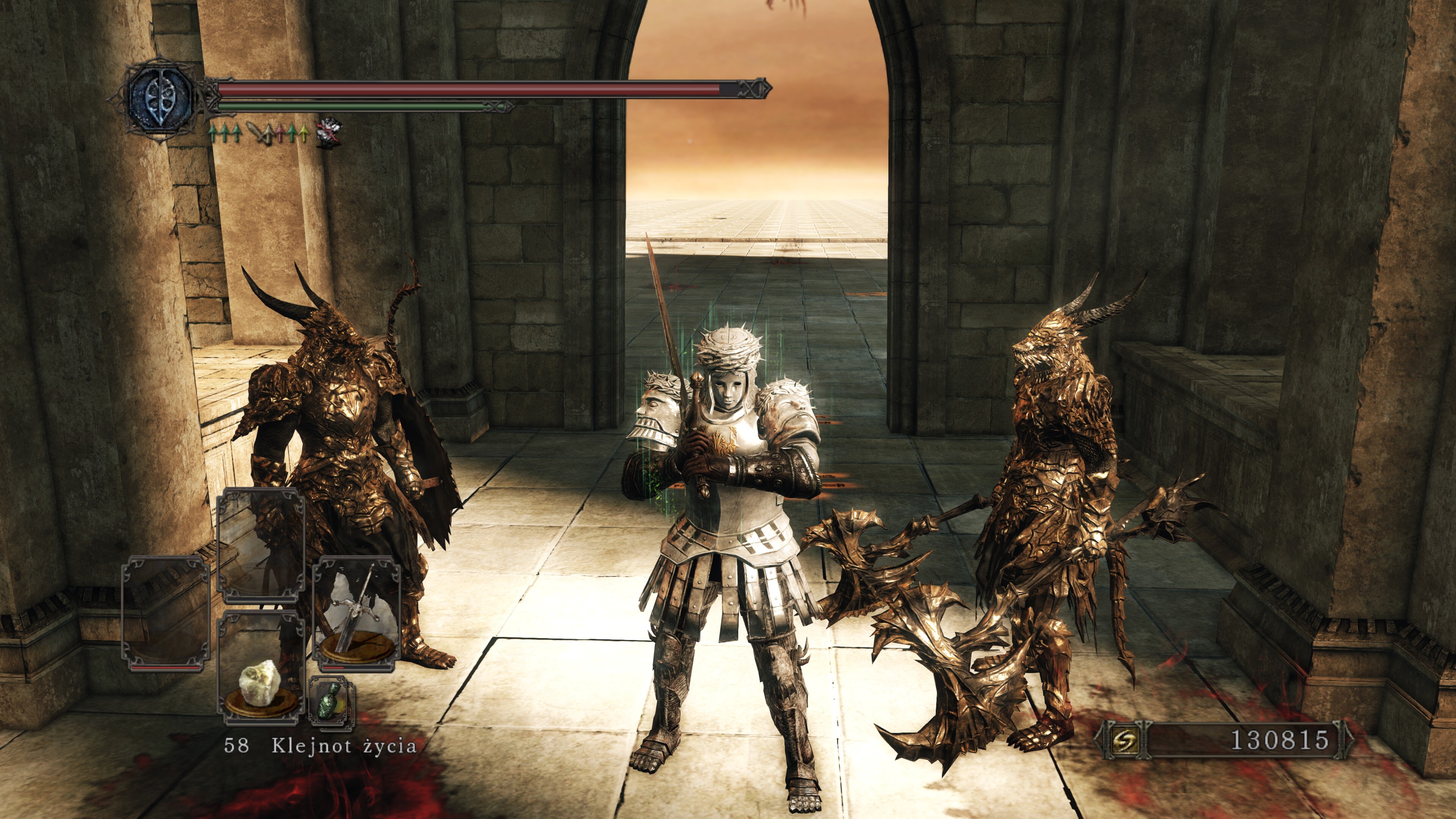Image resolution: width=1456 pixels, height=819 pixels.
Task: Click the pink arrow buff icon
Action: (281, 133)
